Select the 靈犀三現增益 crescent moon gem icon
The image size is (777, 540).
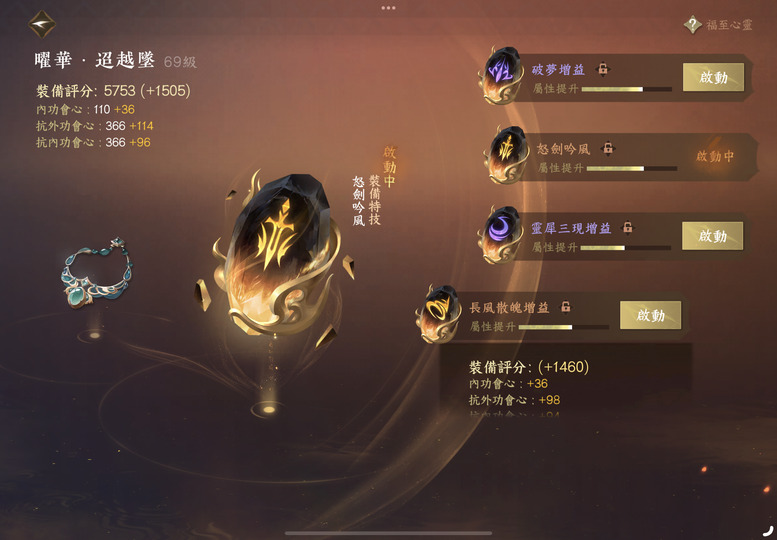501,234
